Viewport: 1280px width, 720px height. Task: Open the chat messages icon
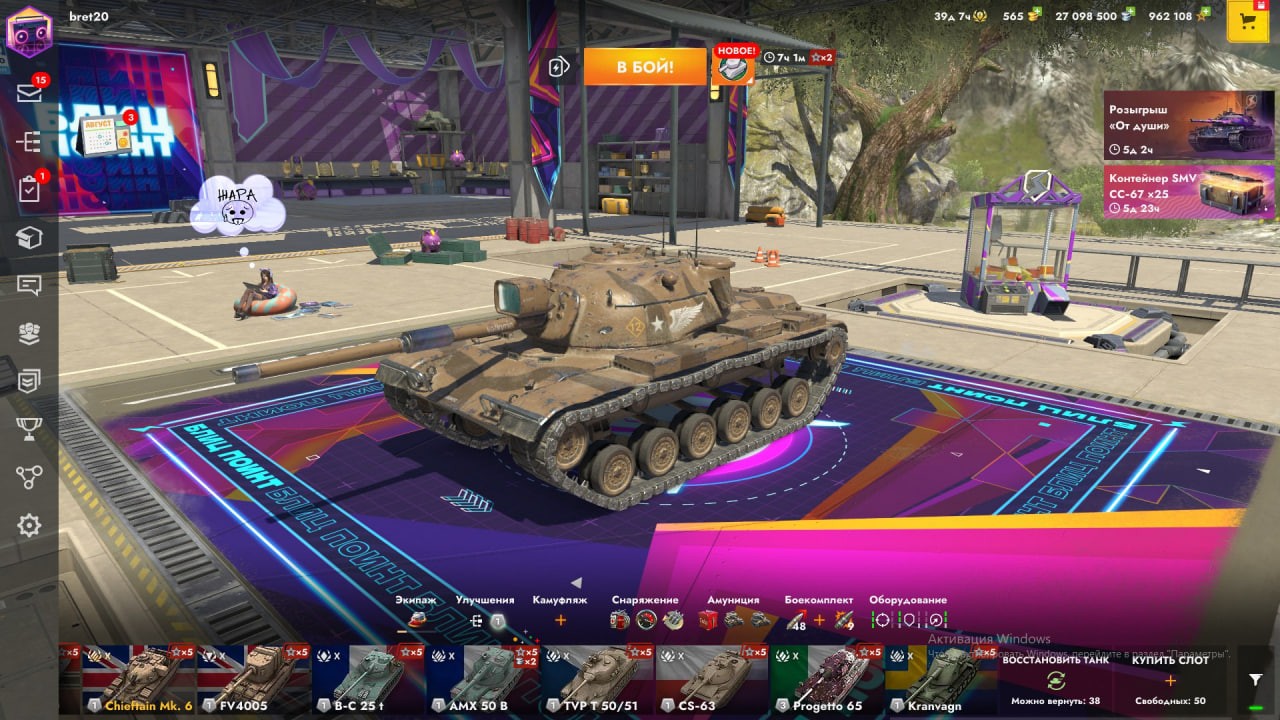[x=29, y=286]
